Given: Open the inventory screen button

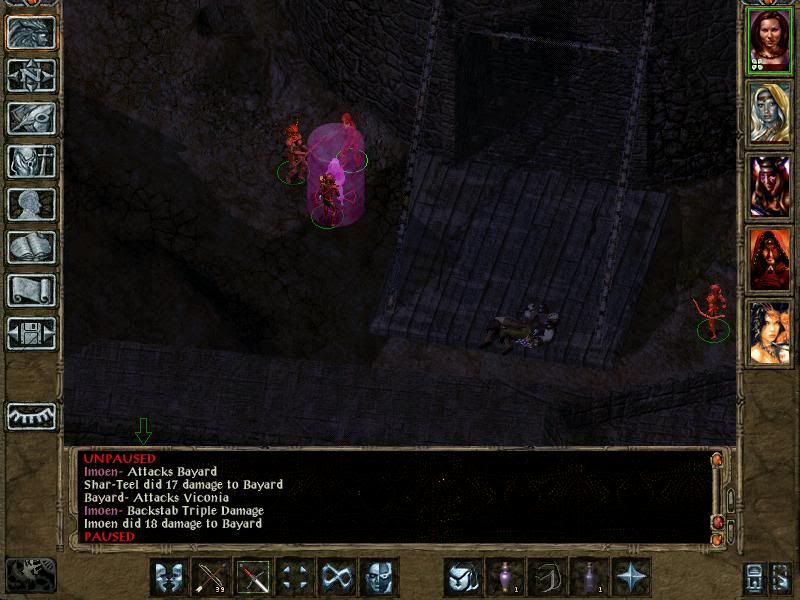Looking at the screenshot, I should click(31, 162).
